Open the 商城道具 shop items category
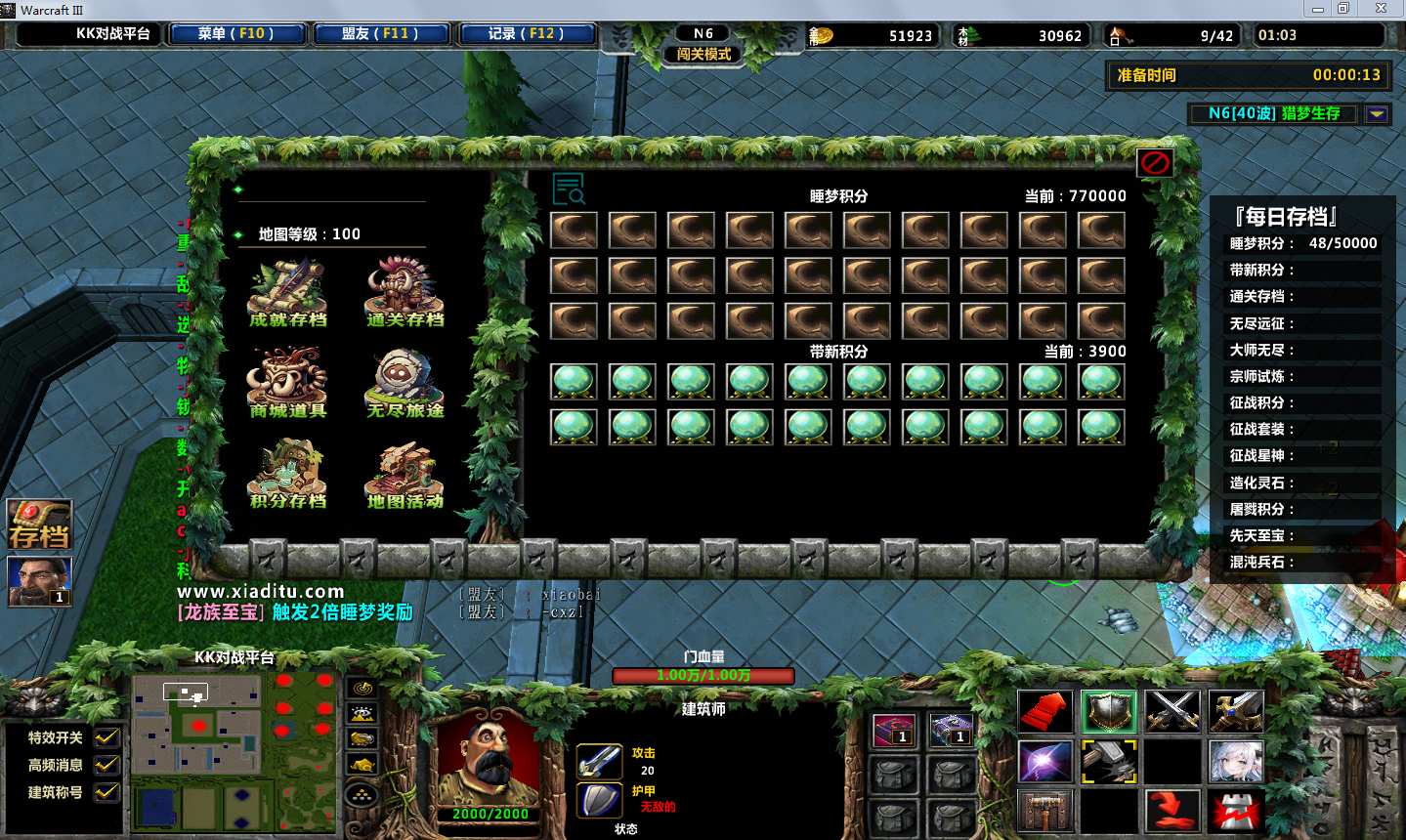 (287, 384)
